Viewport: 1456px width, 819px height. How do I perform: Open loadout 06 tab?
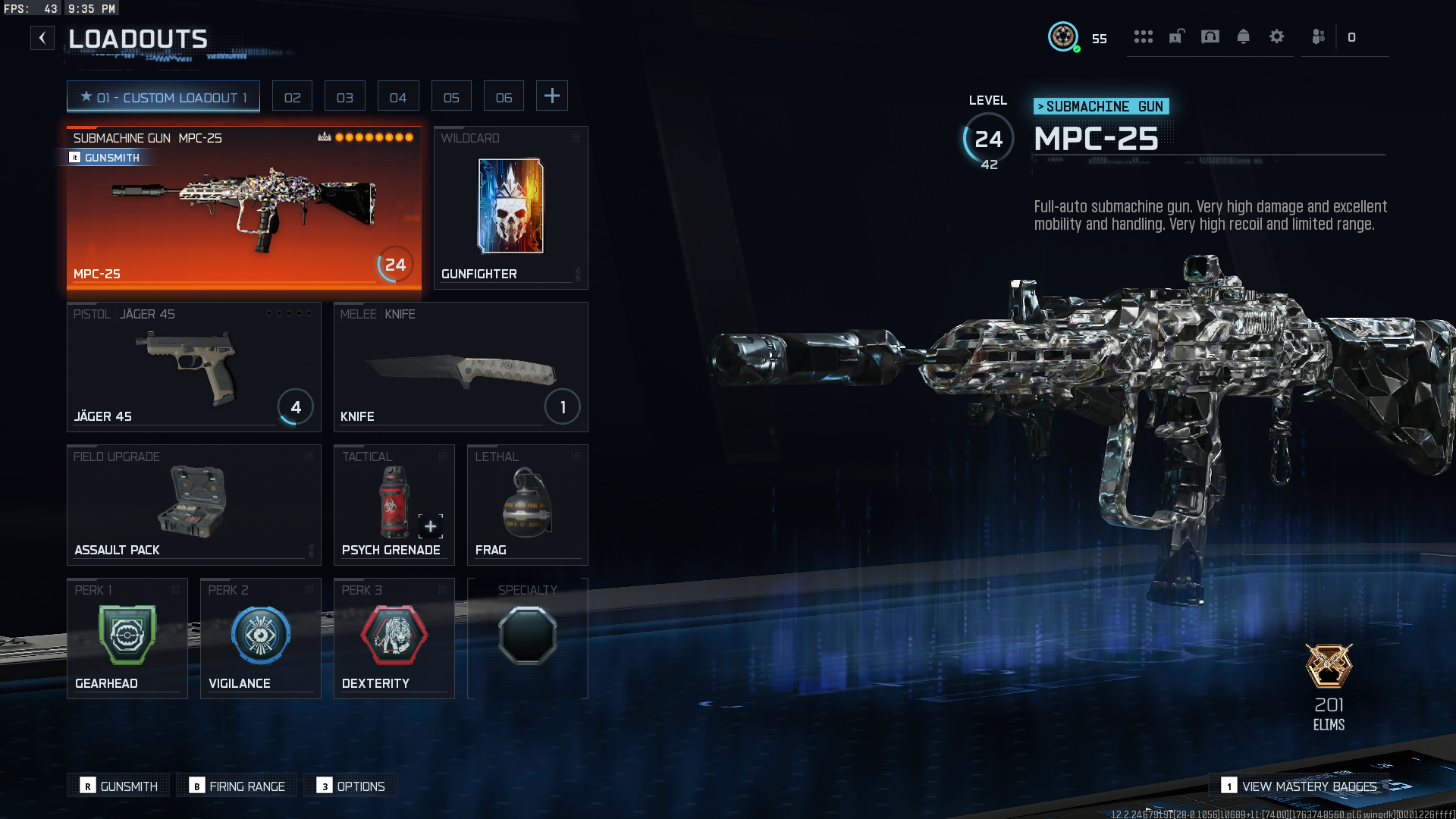tap(504, 97)
